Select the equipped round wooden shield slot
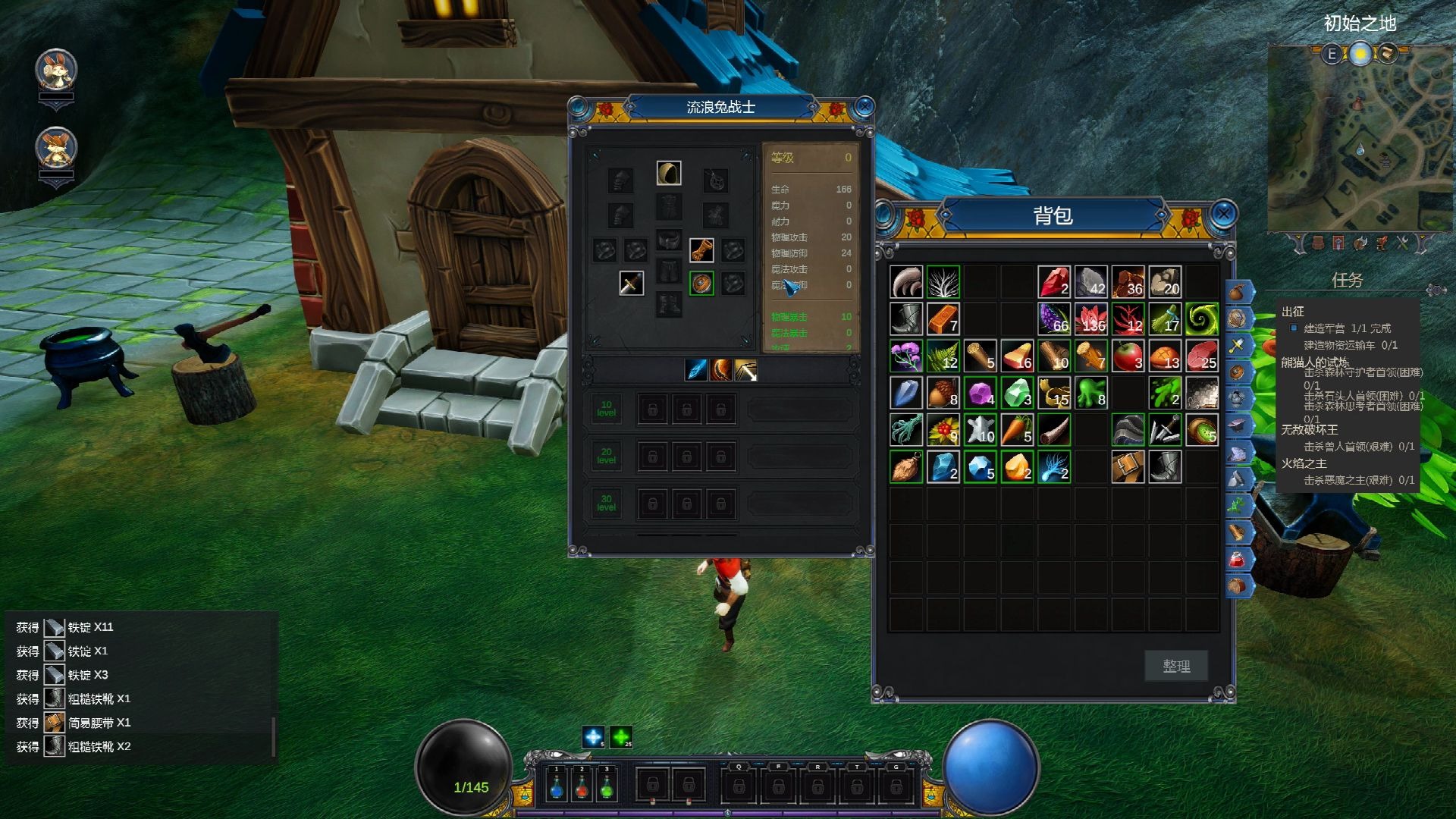The height and width of the screenshot is (819, 1456). [x=701, y=284]
